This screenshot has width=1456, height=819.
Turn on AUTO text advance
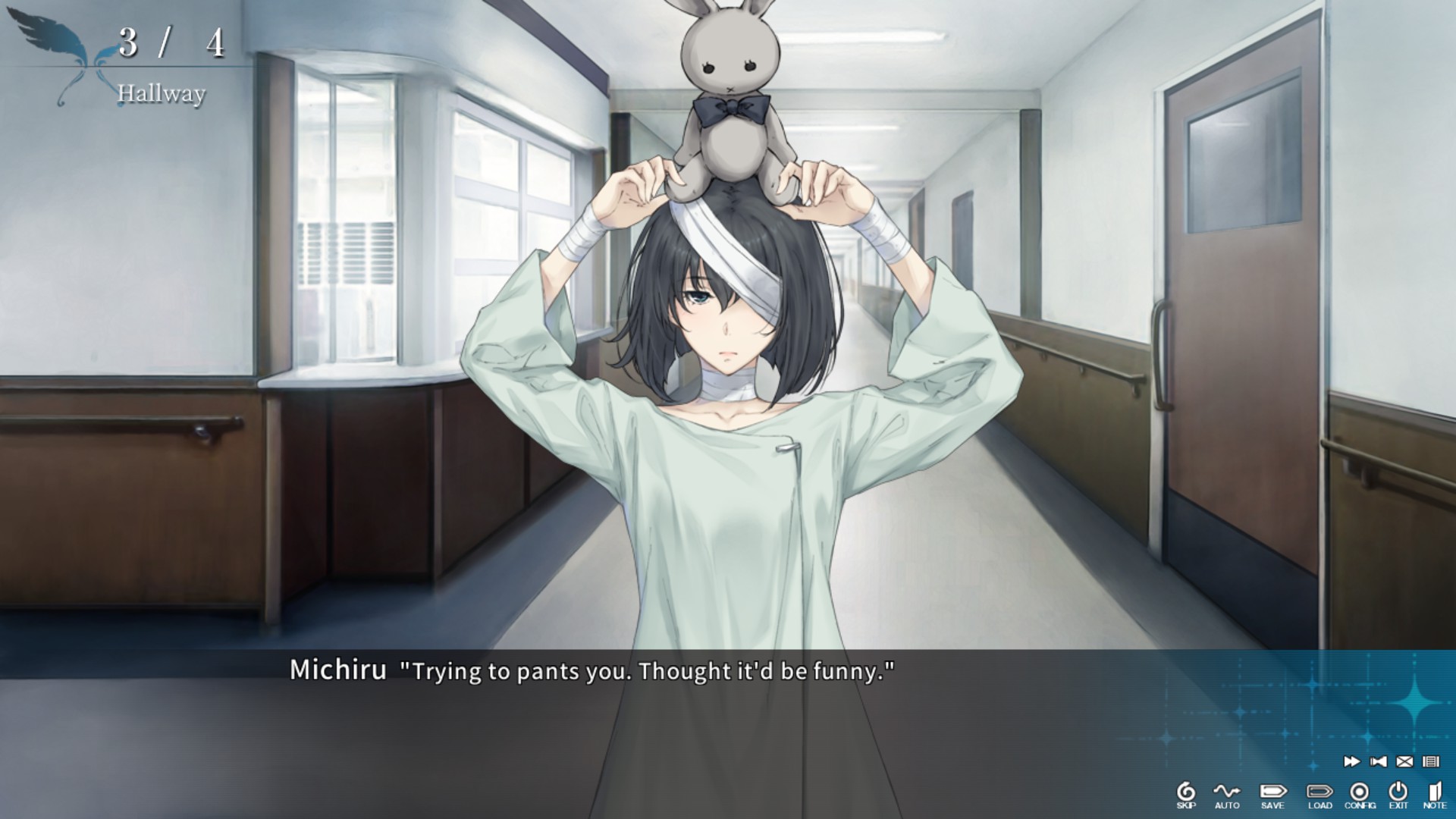[x=1226, y=795]
